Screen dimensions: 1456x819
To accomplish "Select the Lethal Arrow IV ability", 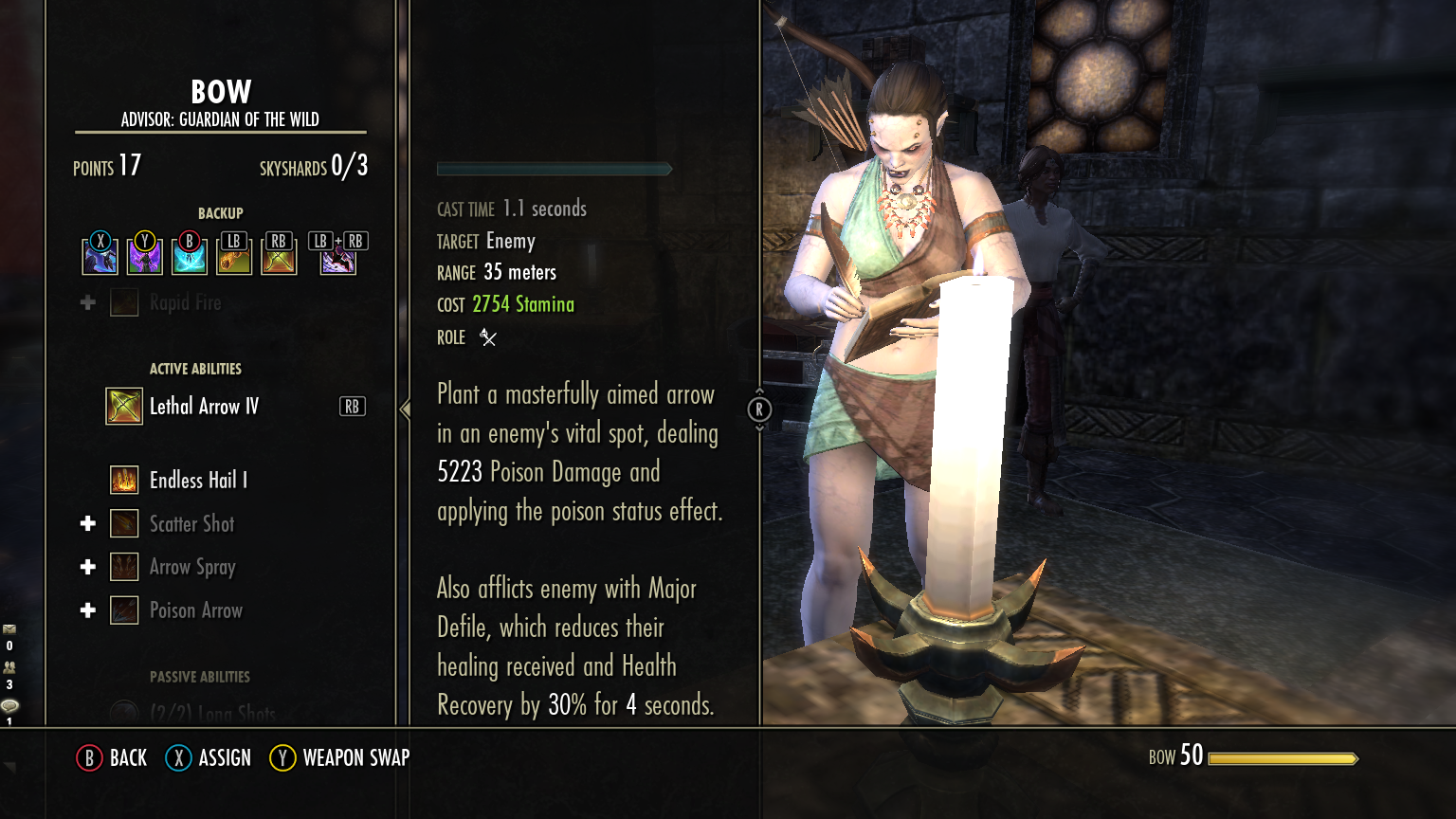I will coord(204,407).
